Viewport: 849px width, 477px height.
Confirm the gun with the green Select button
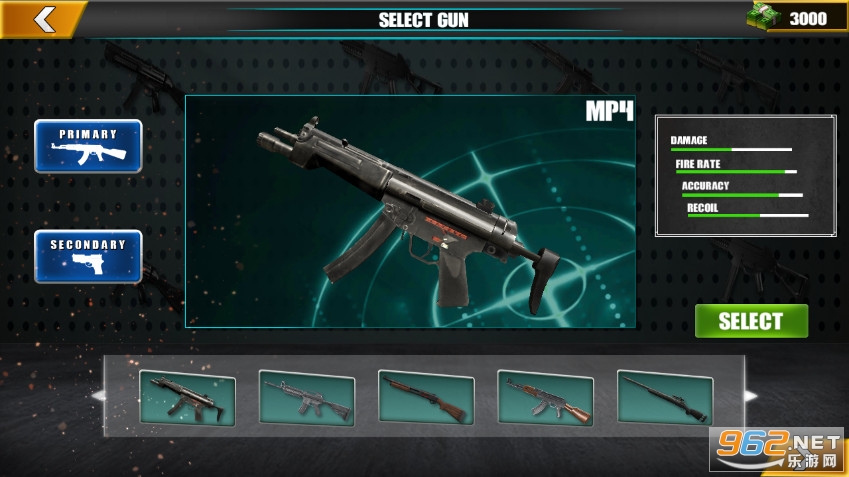pyautogui.click(x=751, y=321)
